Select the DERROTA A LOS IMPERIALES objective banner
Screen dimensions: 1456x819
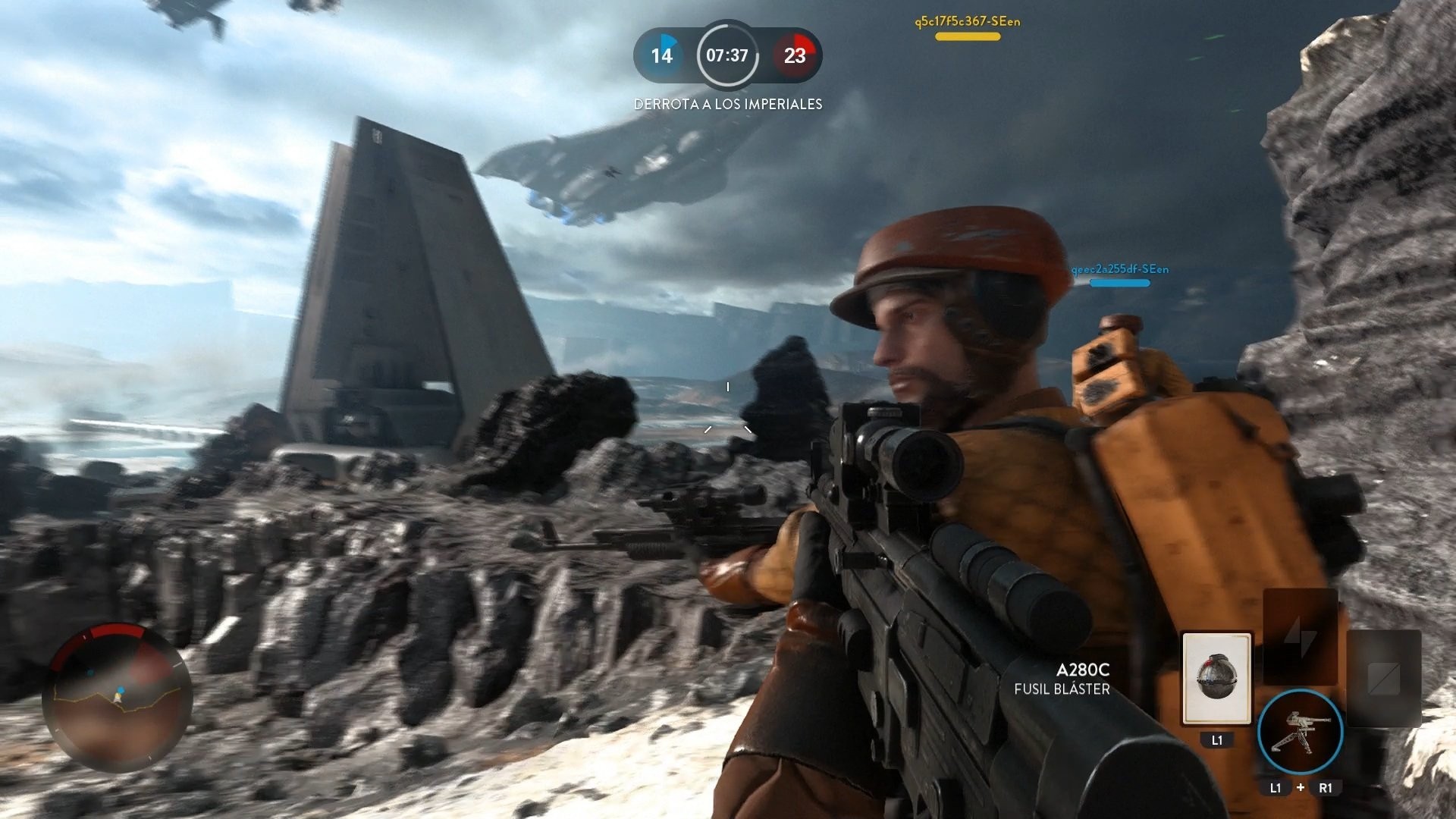728,104
